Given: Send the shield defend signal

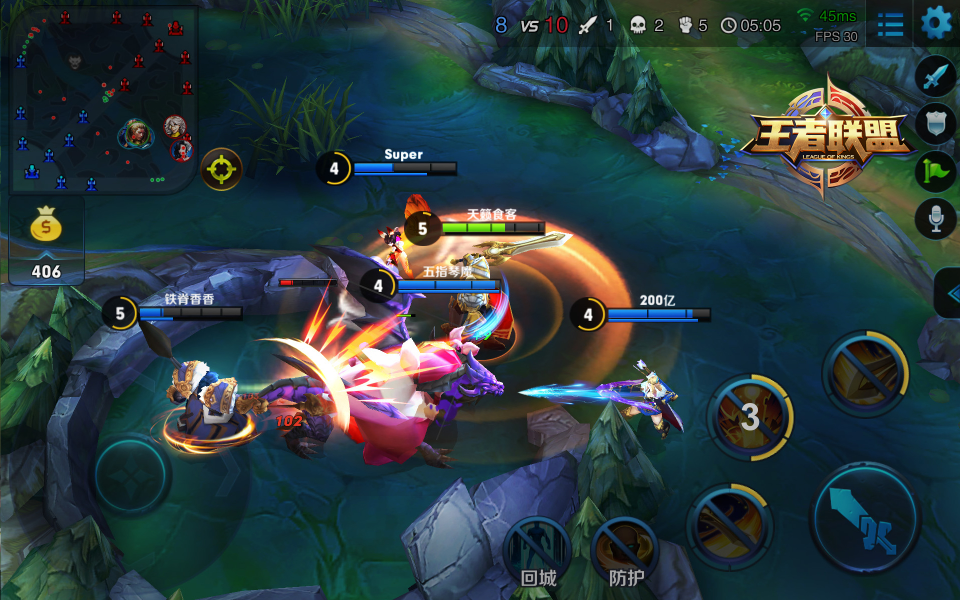Looking at the screenshot, I should pos(935,123).
